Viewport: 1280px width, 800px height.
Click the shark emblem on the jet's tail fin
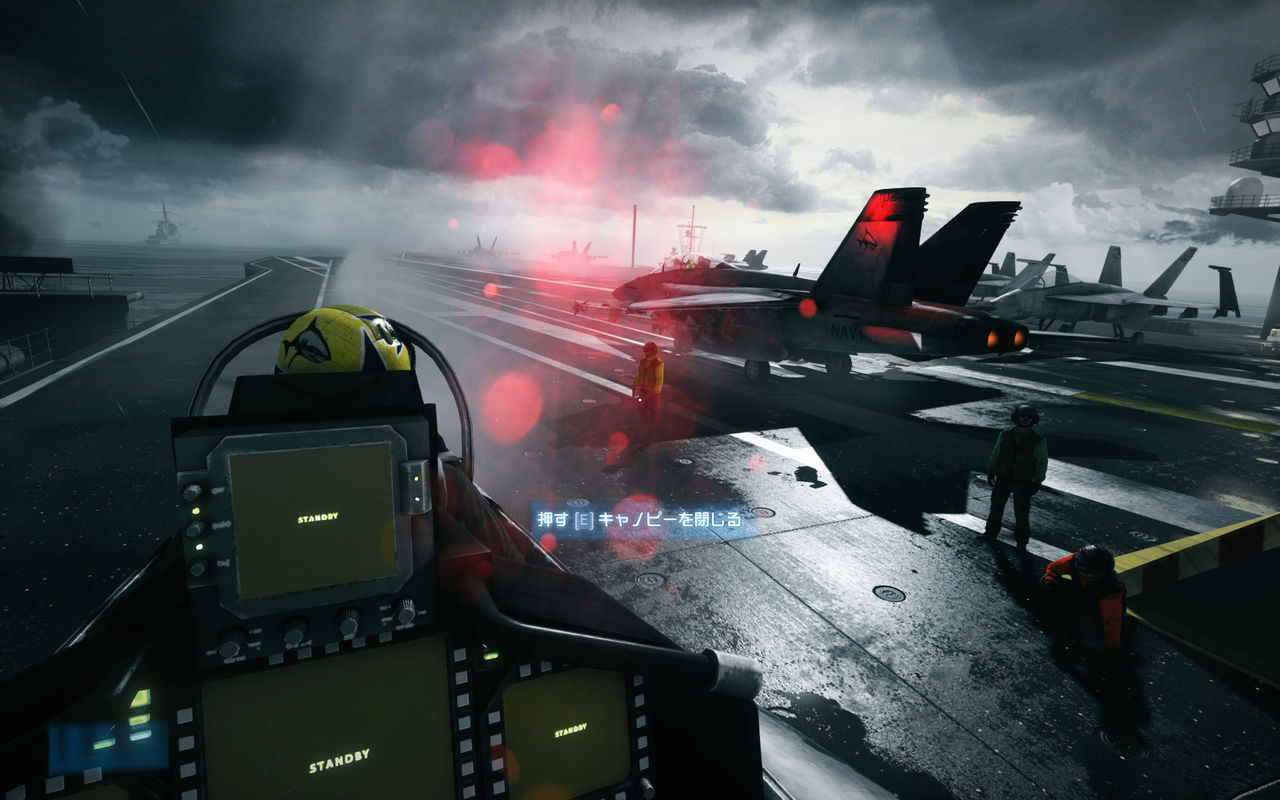pos(867,238)
